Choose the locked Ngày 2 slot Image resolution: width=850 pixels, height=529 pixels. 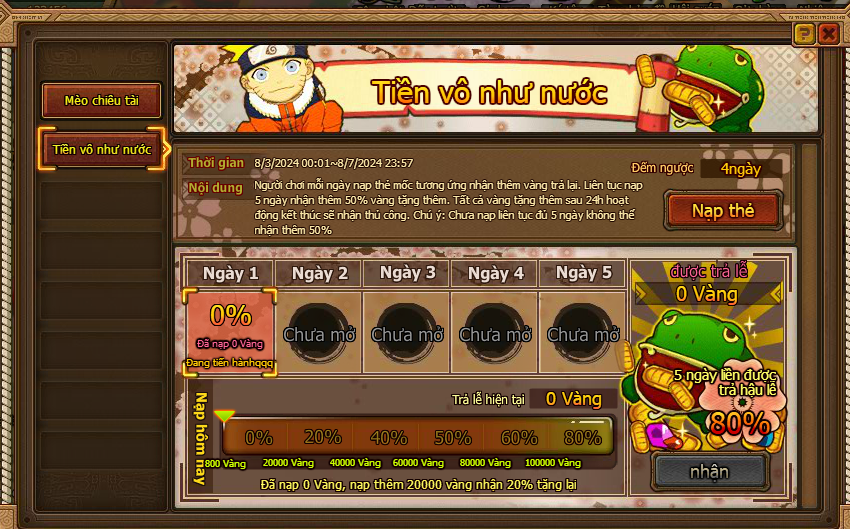point(319,333)
